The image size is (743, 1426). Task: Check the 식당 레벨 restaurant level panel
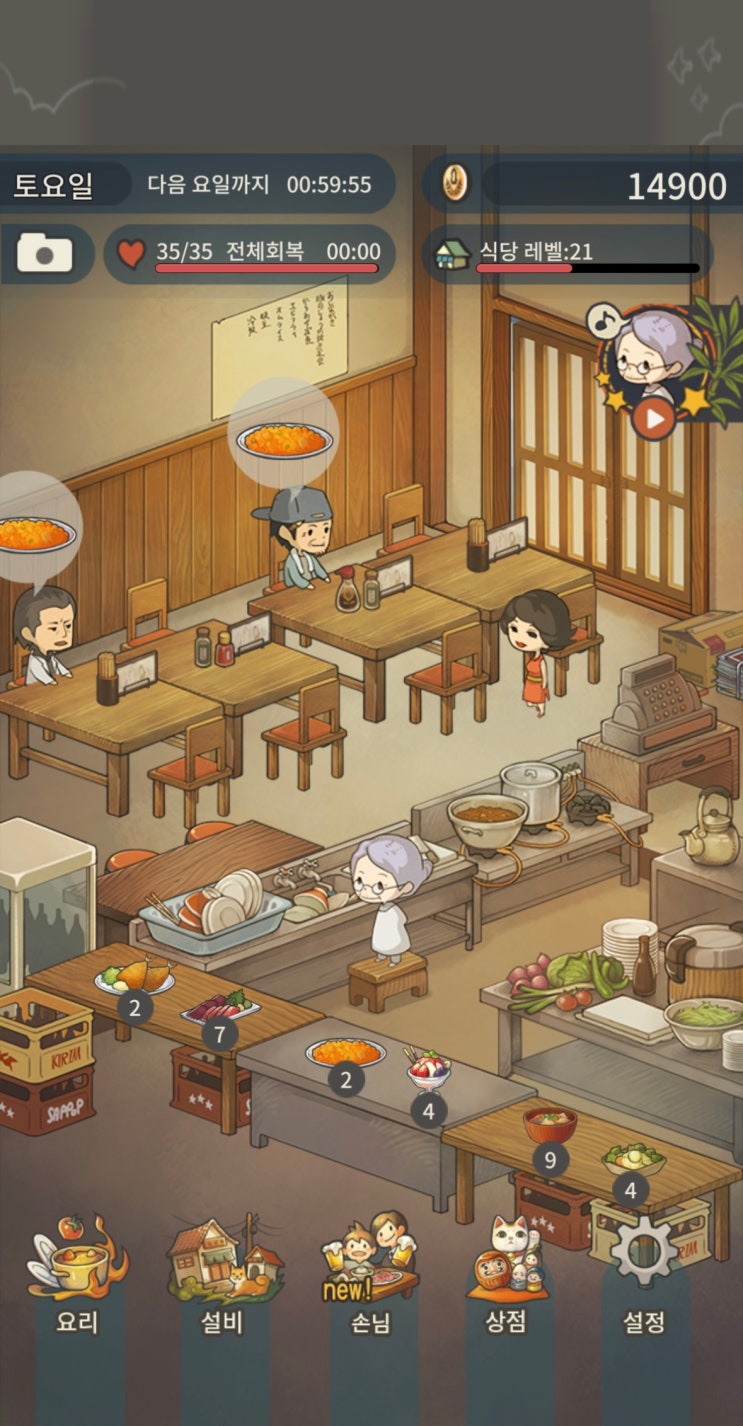[566, 253]
